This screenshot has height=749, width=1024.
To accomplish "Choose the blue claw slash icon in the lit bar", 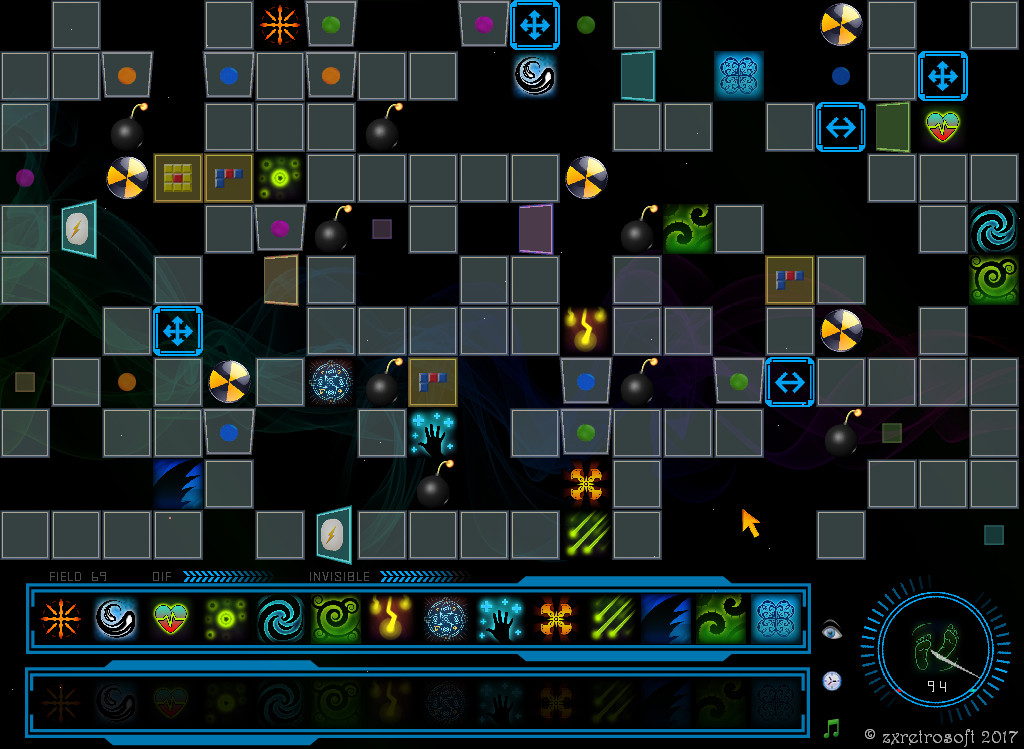I will [662, 619].
